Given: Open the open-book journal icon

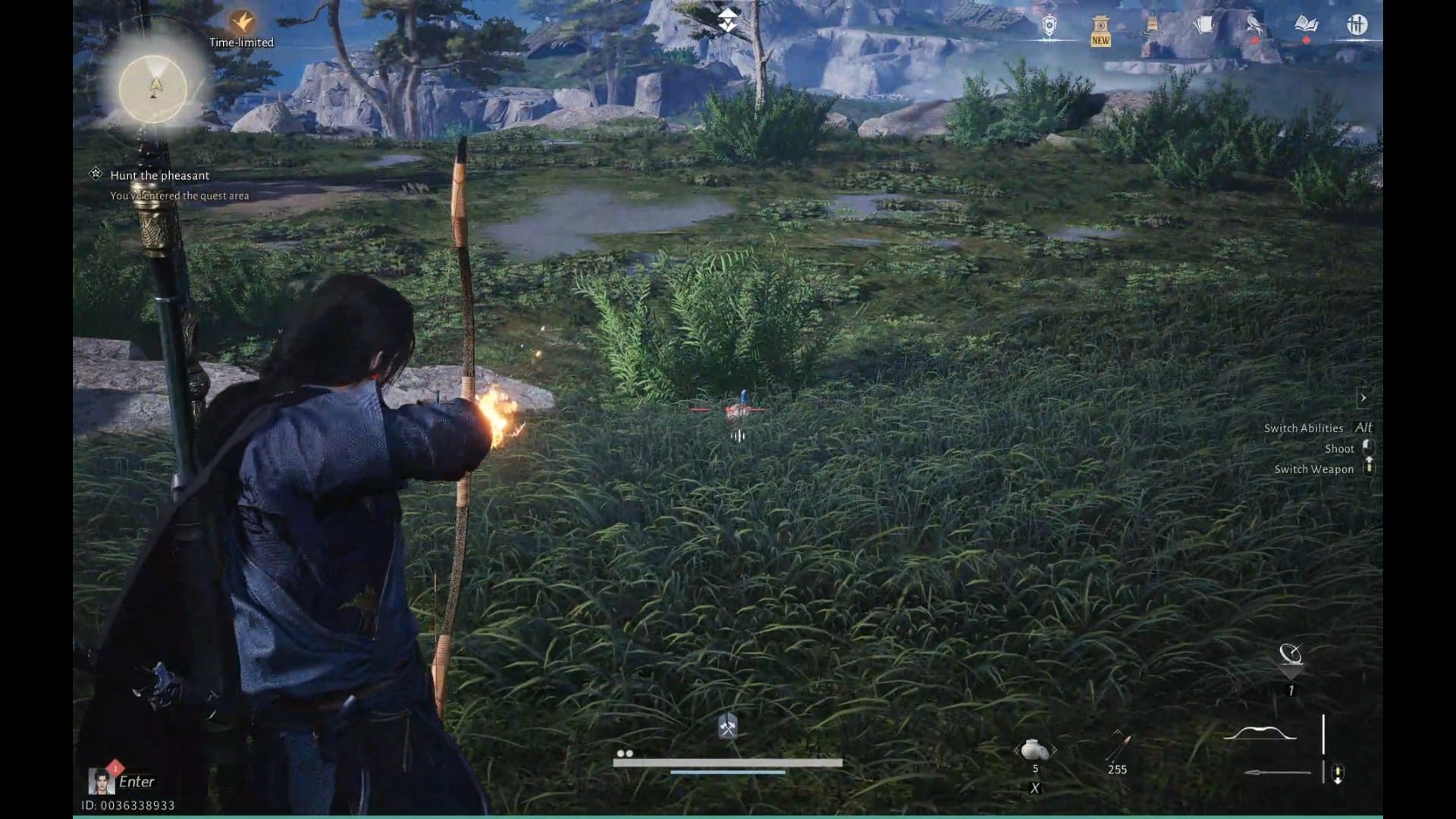Looking at the screenshot, I should point(1306,25).
